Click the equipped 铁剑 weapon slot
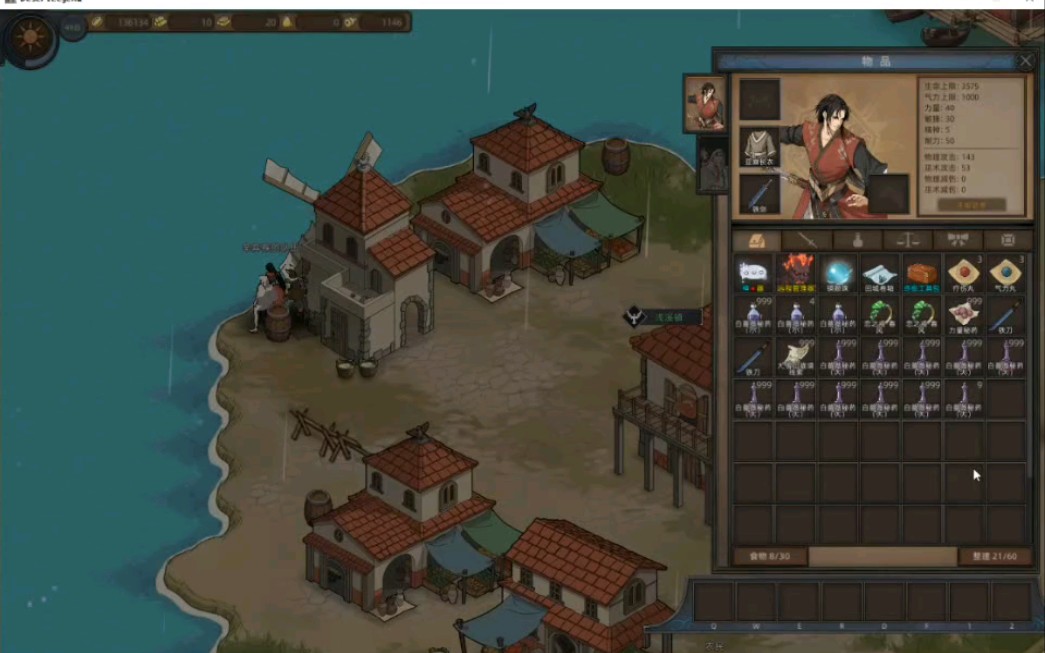The height and width of the screenshot is (653, 1045). (x=759, y=194)
